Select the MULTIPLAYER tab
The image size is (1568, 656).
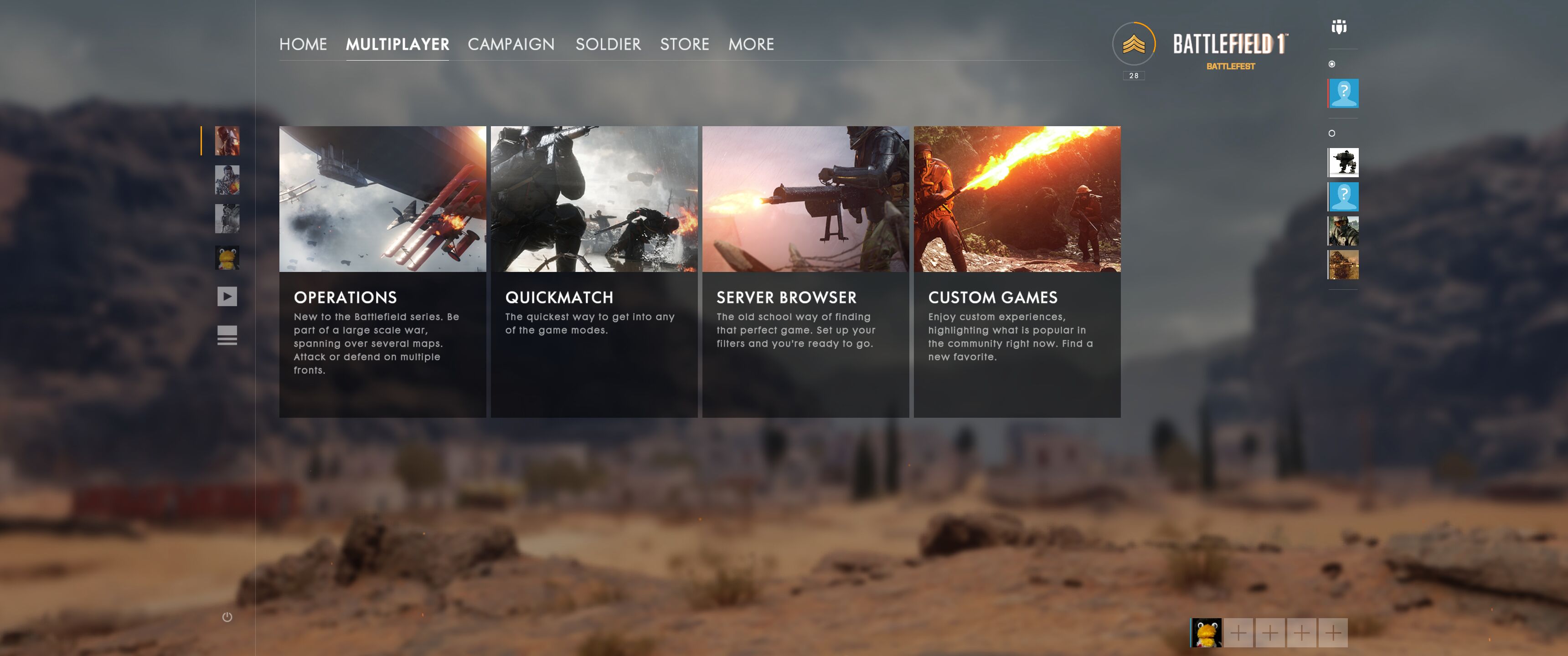(x=397, y=44)
